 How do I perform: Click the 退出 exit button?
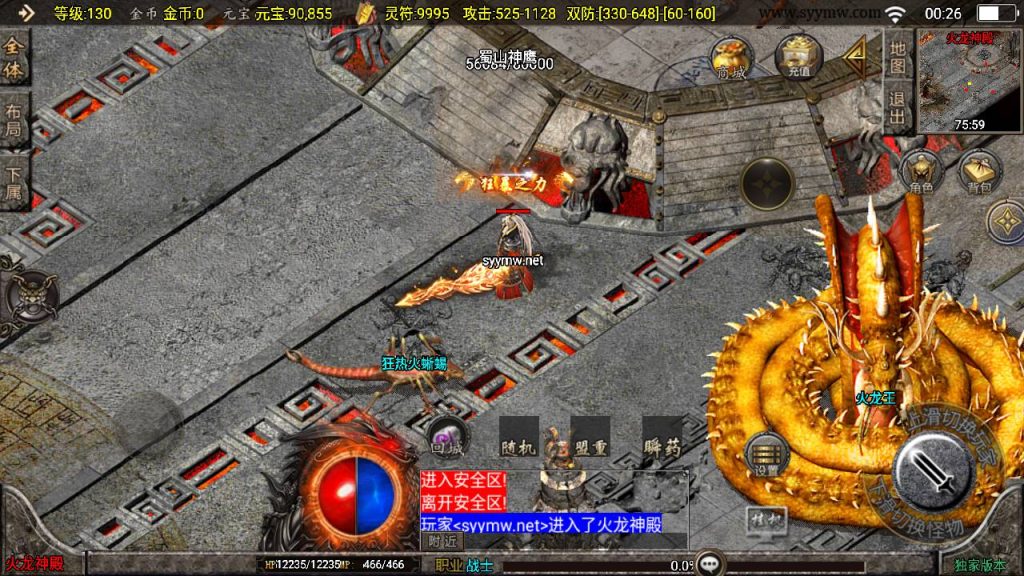pos(898,108)
